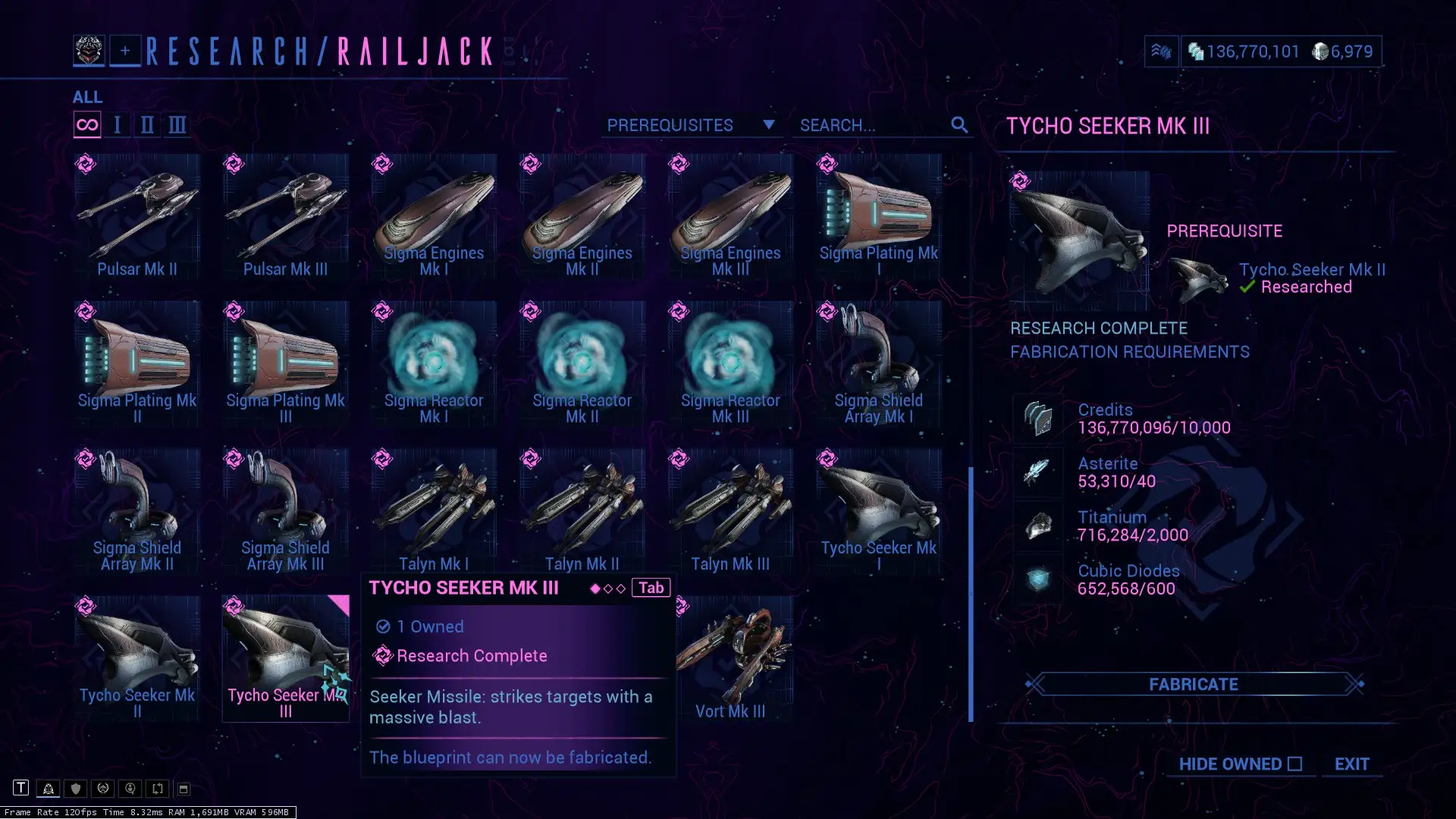Click the EXIT button
Viewport: 1456px width, 819px height.
tap(1352, 764)
